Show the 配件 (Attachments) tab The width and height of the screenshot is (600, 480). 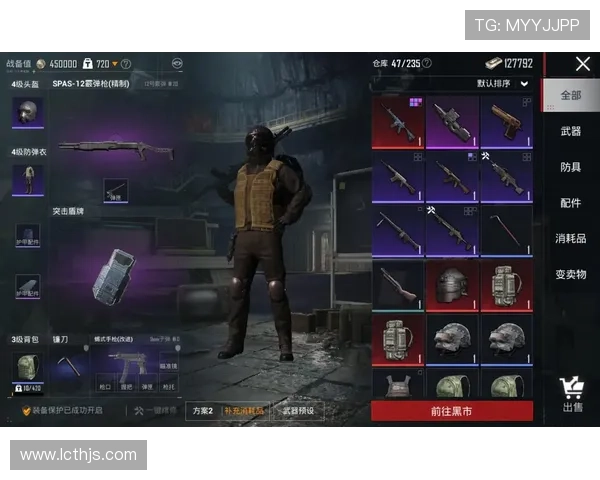point(570,203)
